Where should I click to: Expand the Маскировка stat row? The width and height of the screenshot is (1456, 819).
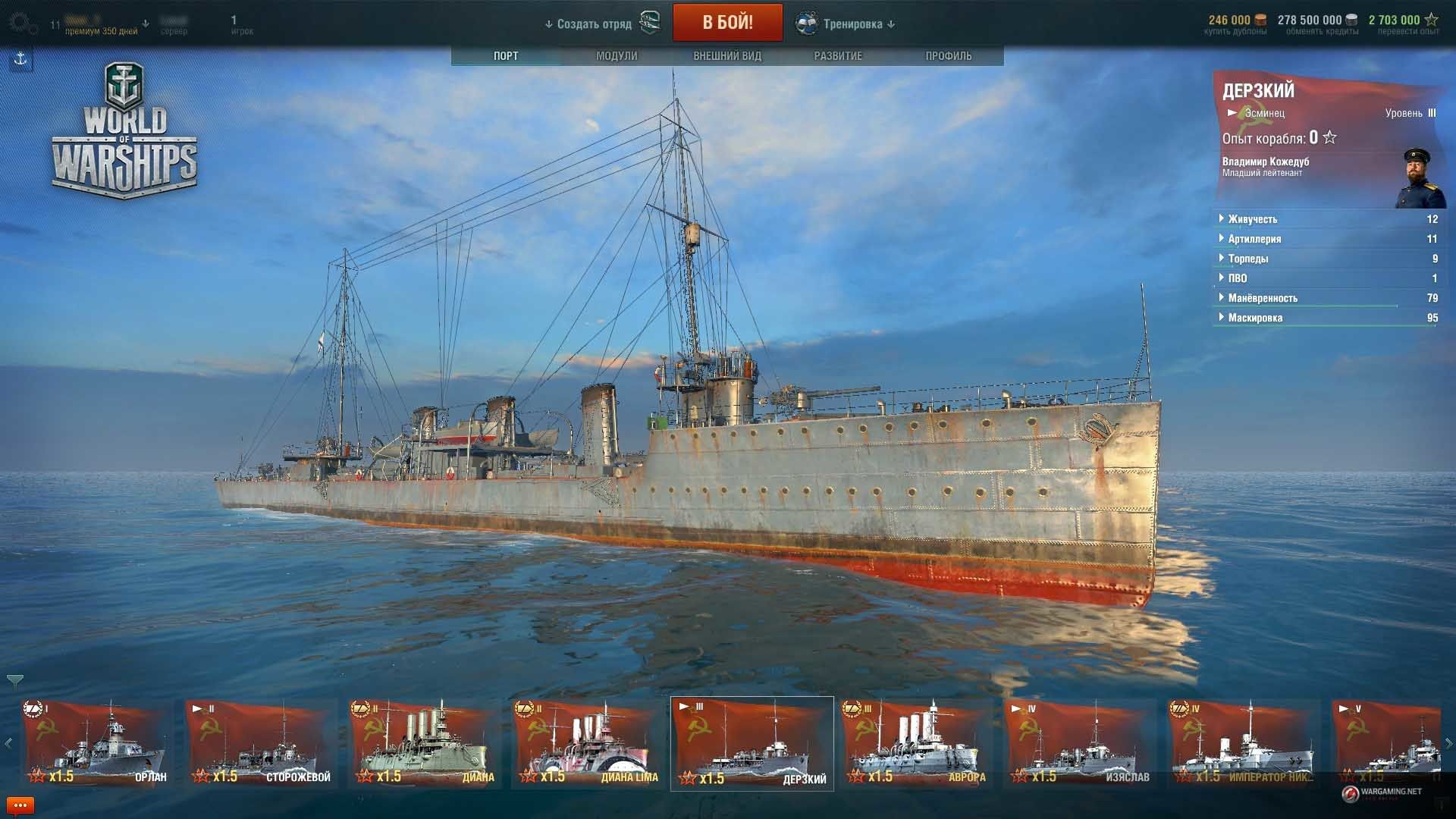click(x=1255, y=318)
